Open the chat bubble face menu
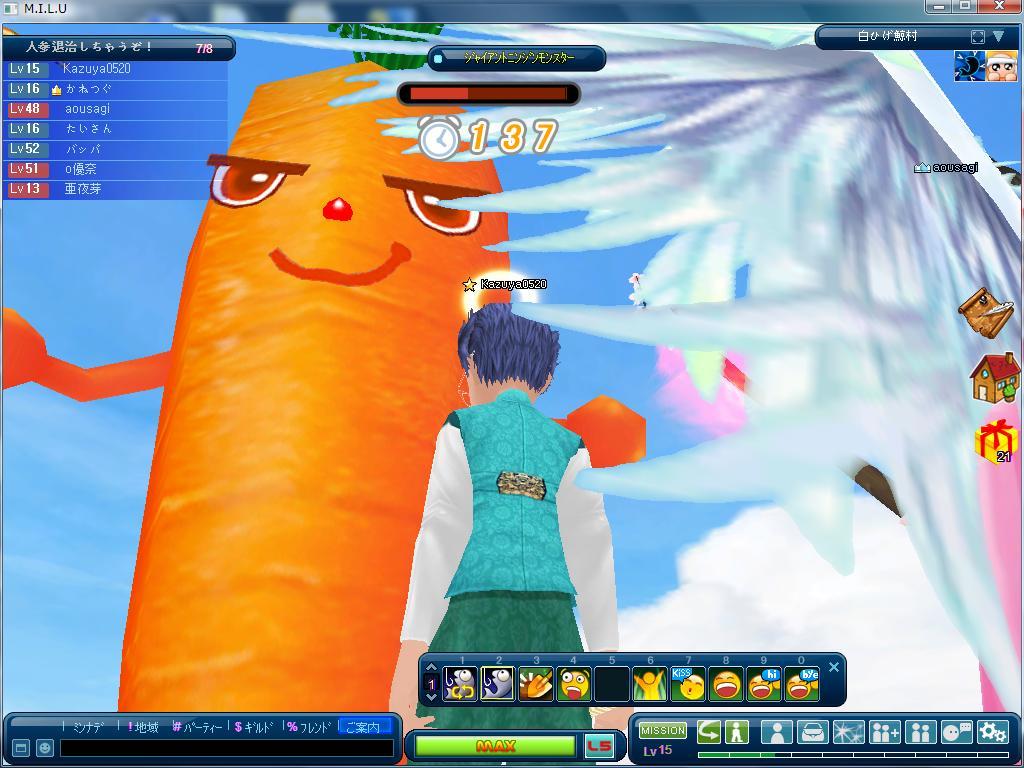 (x=956, y=732)
